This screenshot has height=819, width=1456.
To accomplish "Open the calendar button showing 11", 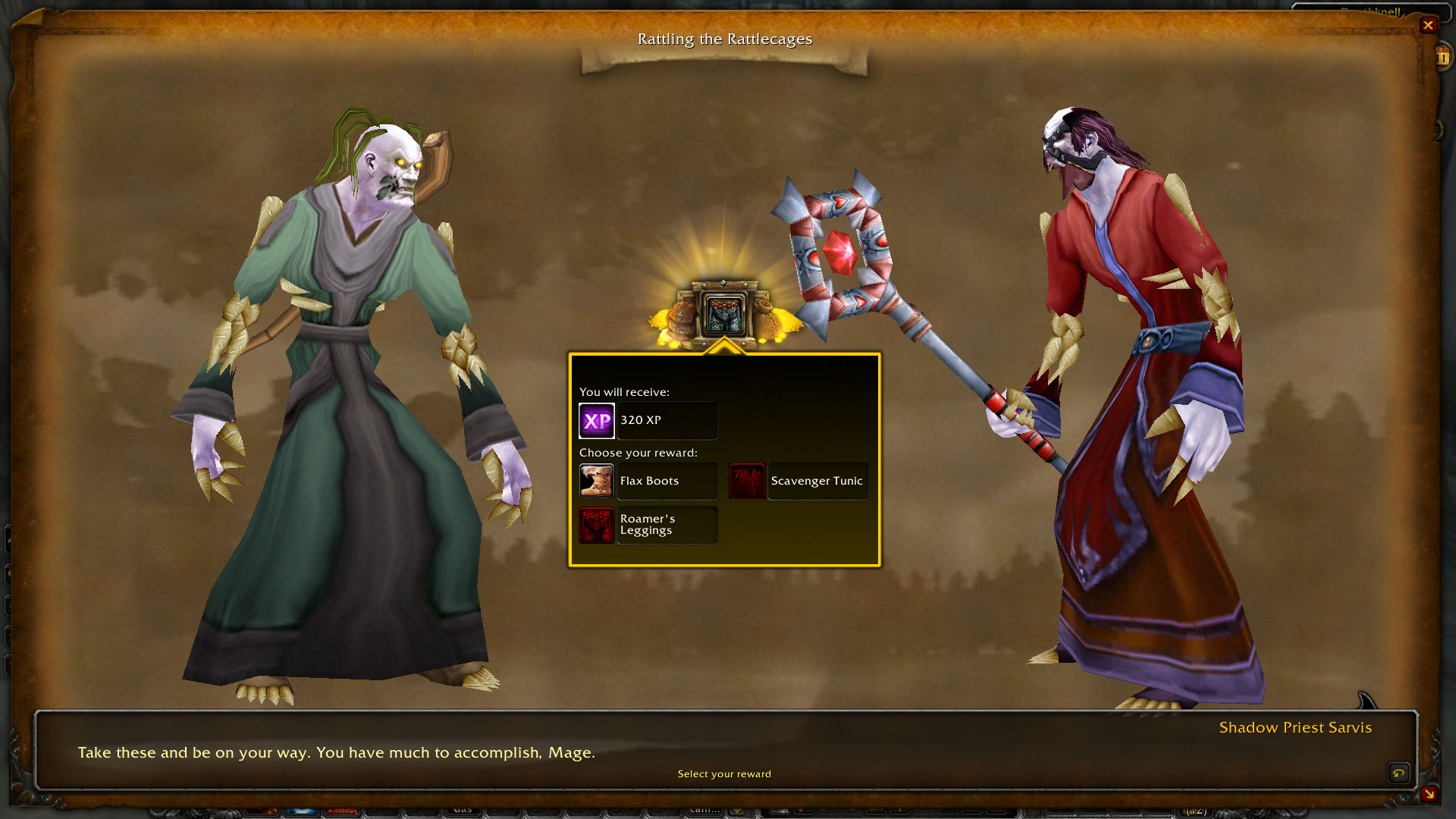I will coord(1442,57).
